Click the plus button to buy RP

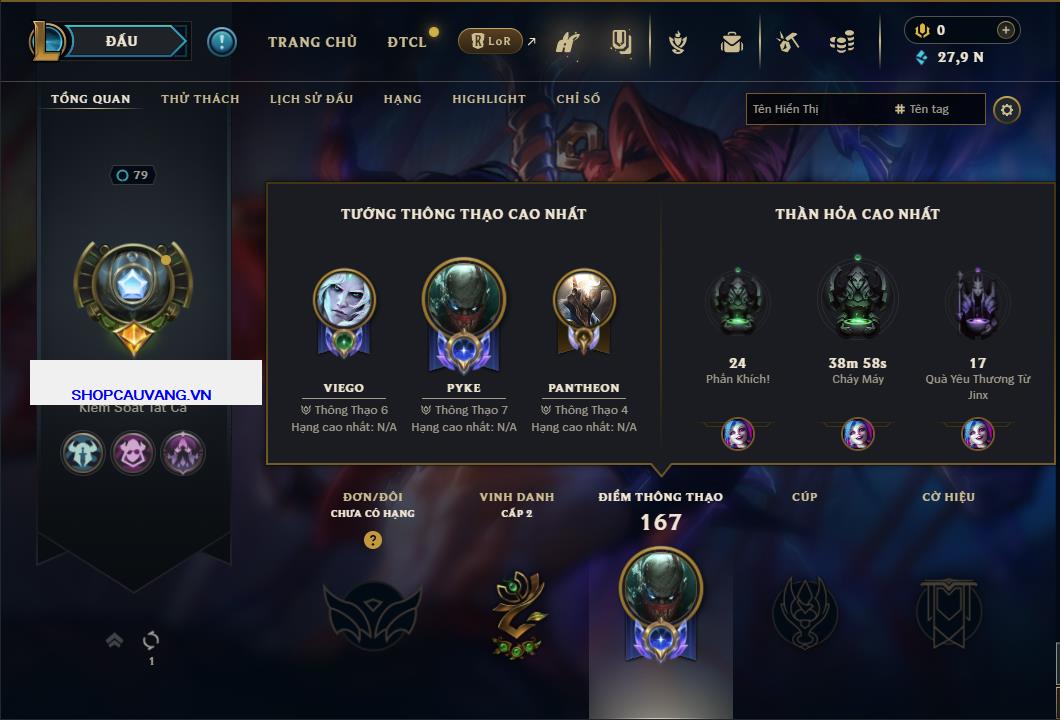click(x=1006, y=30)
